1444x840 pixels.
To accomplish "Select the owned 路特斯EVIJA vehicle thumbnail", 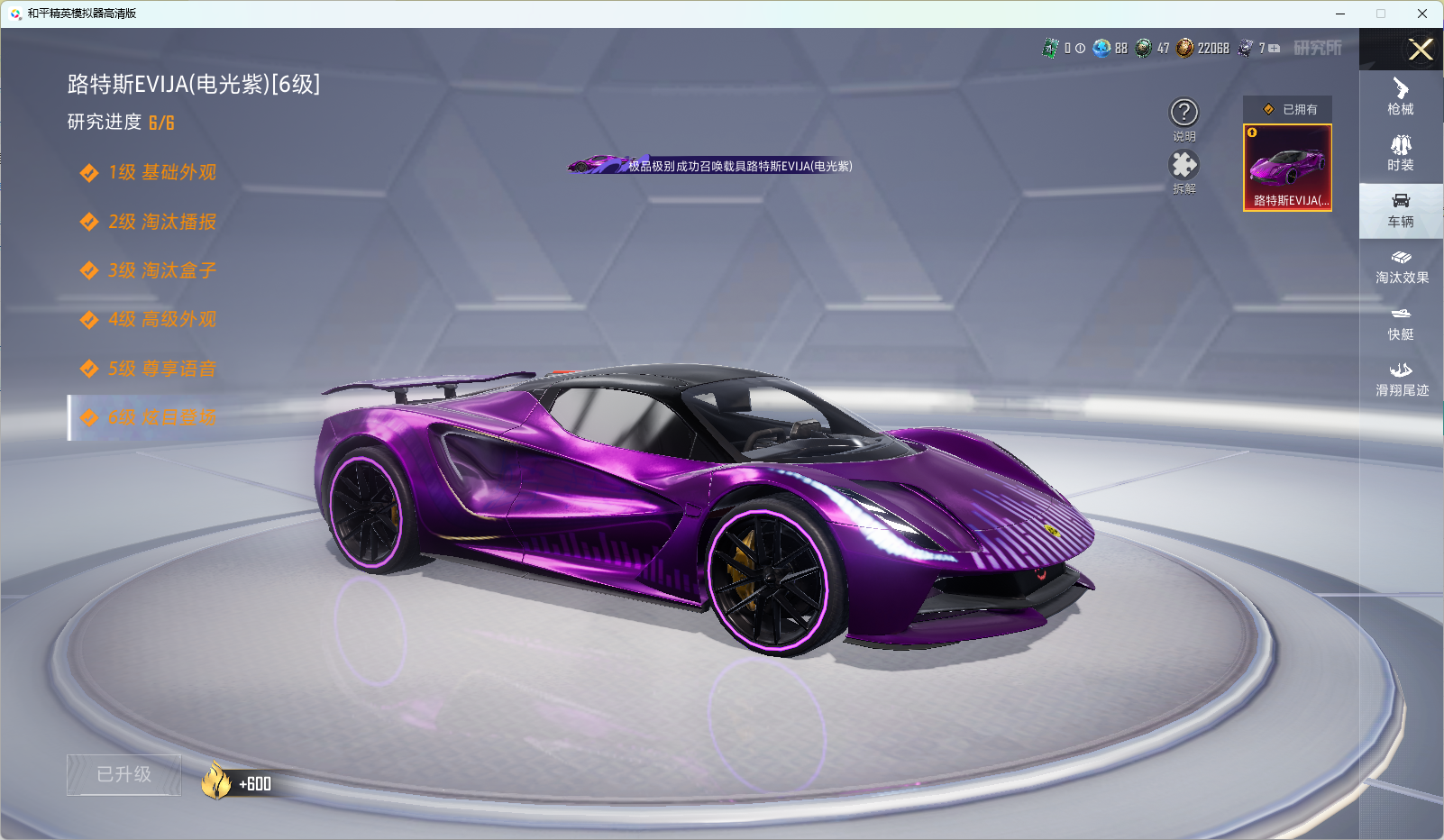I will [x=1287, y=168].
